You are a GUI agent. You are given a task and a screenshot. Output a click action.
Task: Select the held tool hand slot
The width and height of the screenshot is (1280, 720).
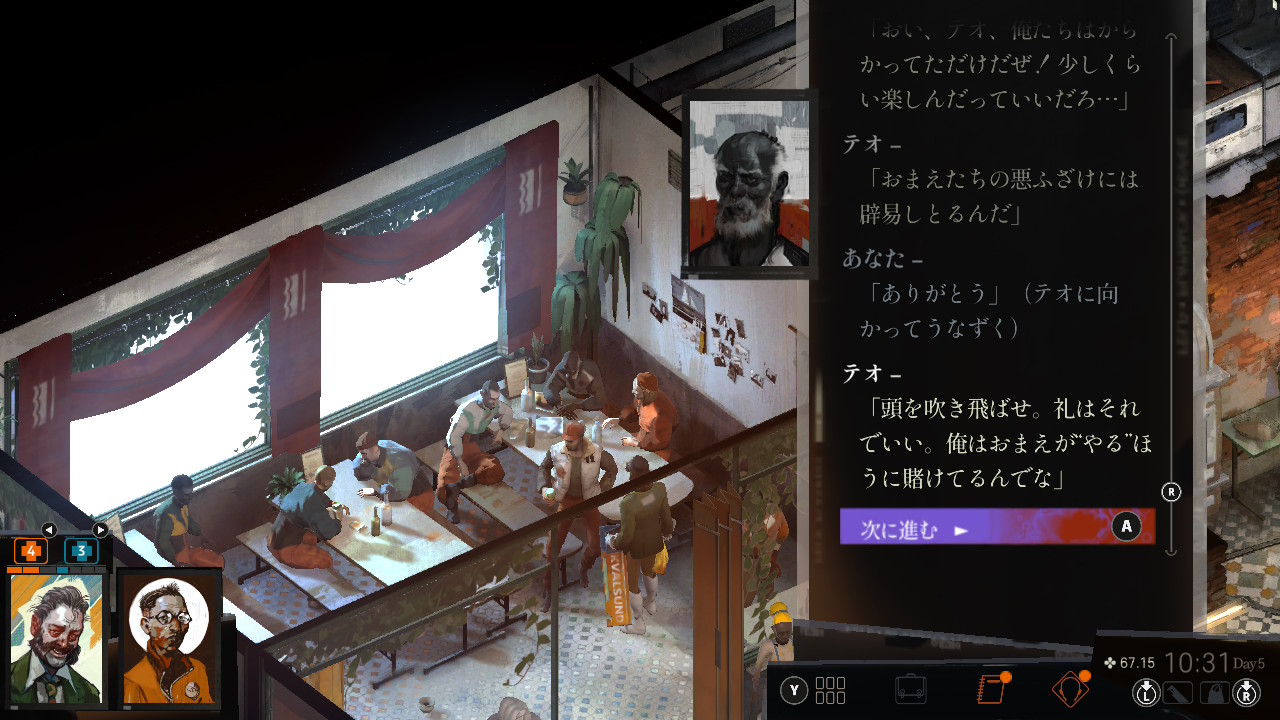[1179, 691]
